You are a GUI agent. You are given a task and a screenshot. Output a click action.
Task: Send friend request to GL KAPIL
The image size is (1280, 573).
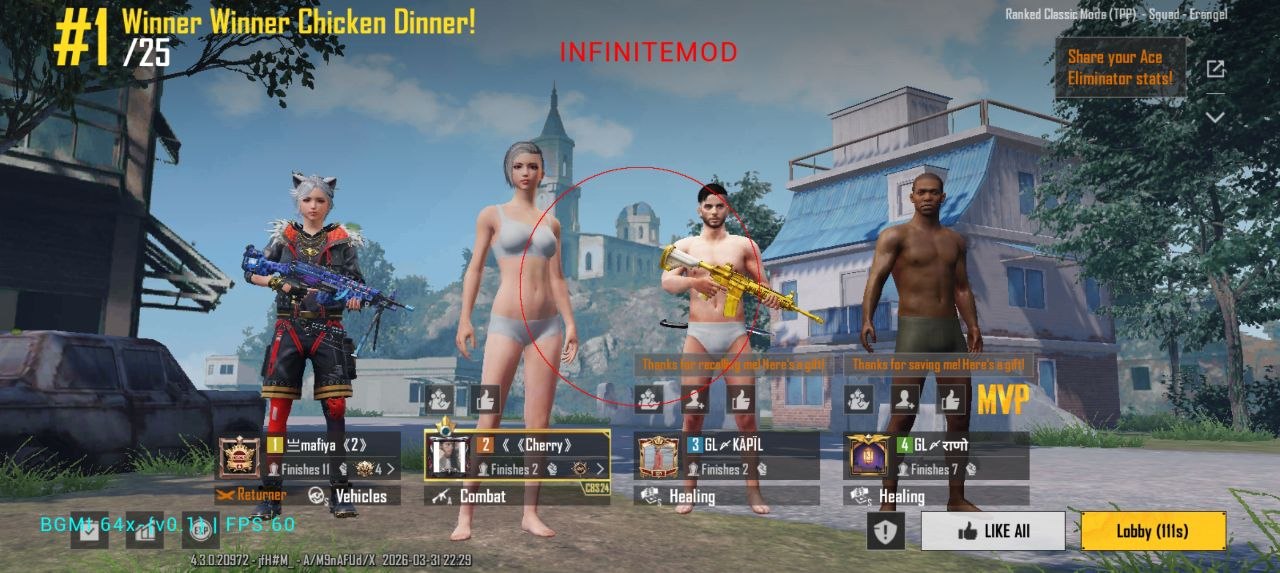[x=695, y=400]
